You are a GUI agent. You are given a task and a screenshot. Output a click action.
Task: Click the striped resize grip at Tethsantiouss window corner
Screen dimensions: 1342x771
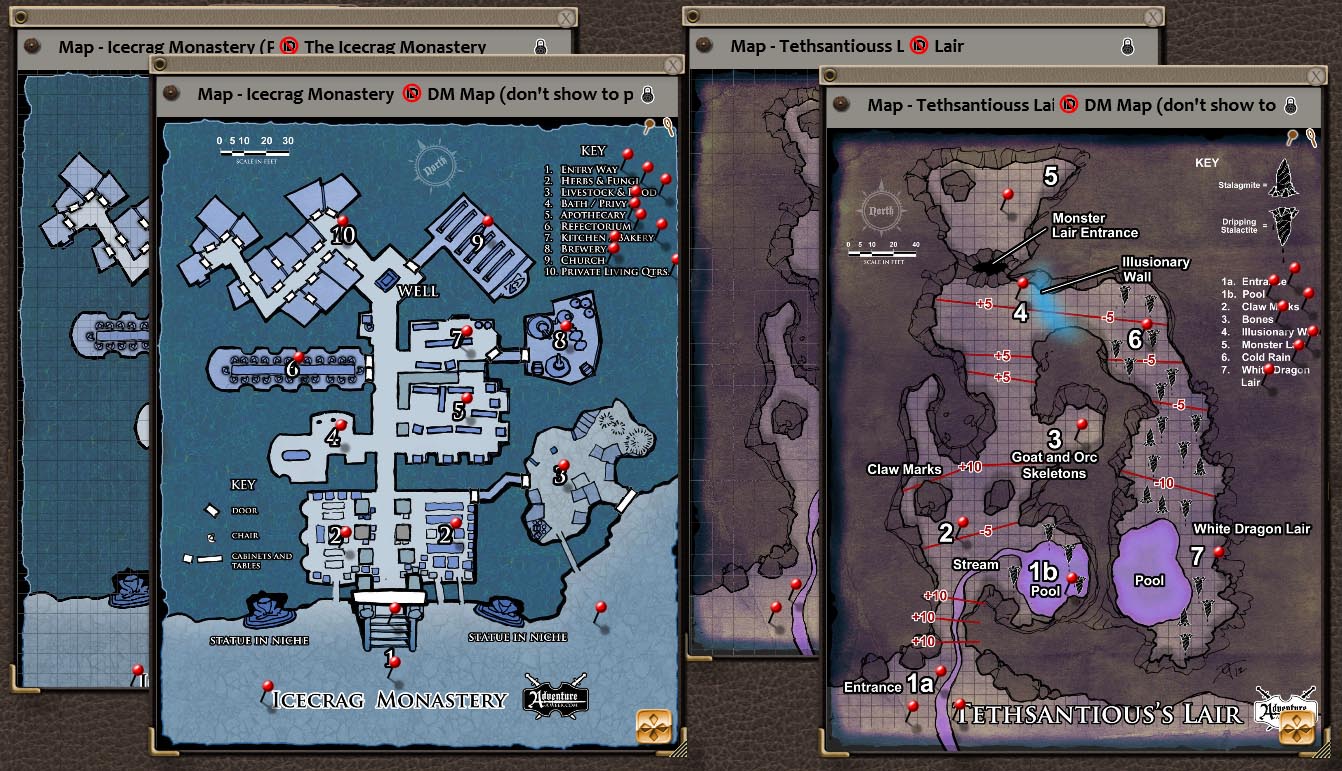1324,750
